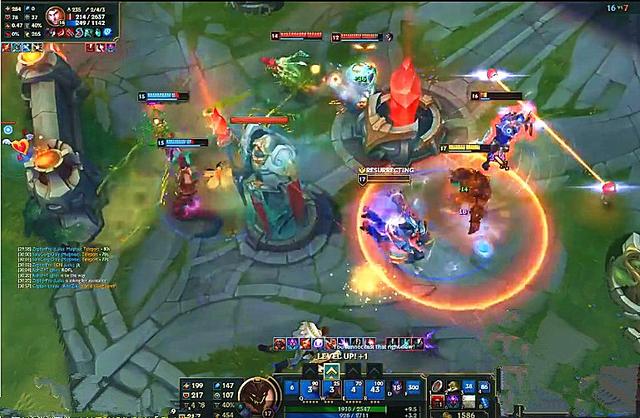Viewport: 640px width, 418px height.
Task: Level up the highlighted W ability arrow
Action: click(331, 369)
